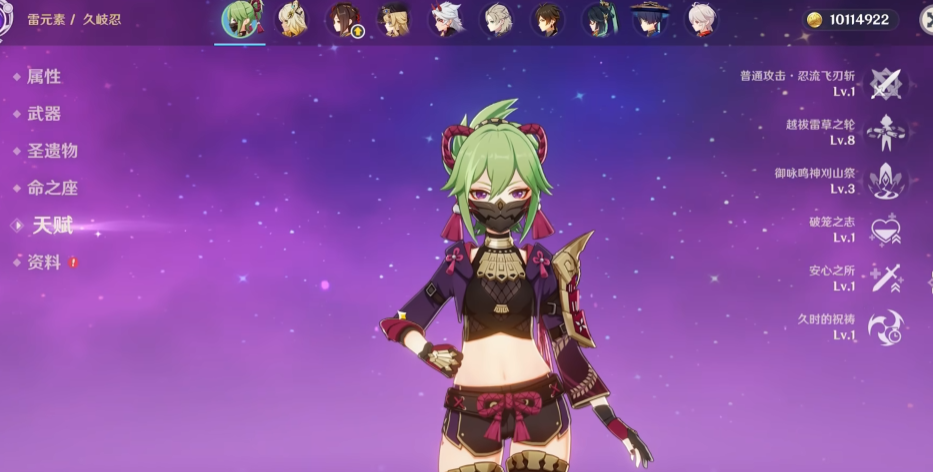View passive talent 破笼之志
The height and width of the screenshot is (472, 933).
click(885, 230)
